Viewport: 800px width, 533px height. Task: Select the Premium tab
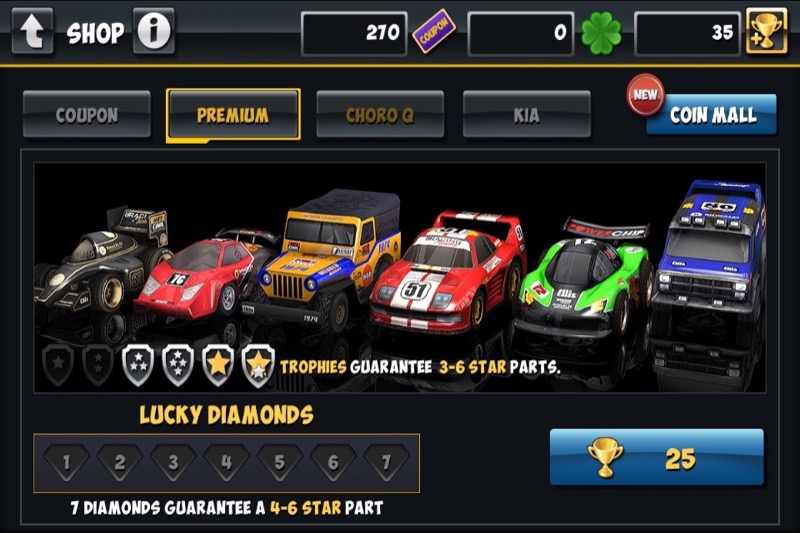click(233, 115)
